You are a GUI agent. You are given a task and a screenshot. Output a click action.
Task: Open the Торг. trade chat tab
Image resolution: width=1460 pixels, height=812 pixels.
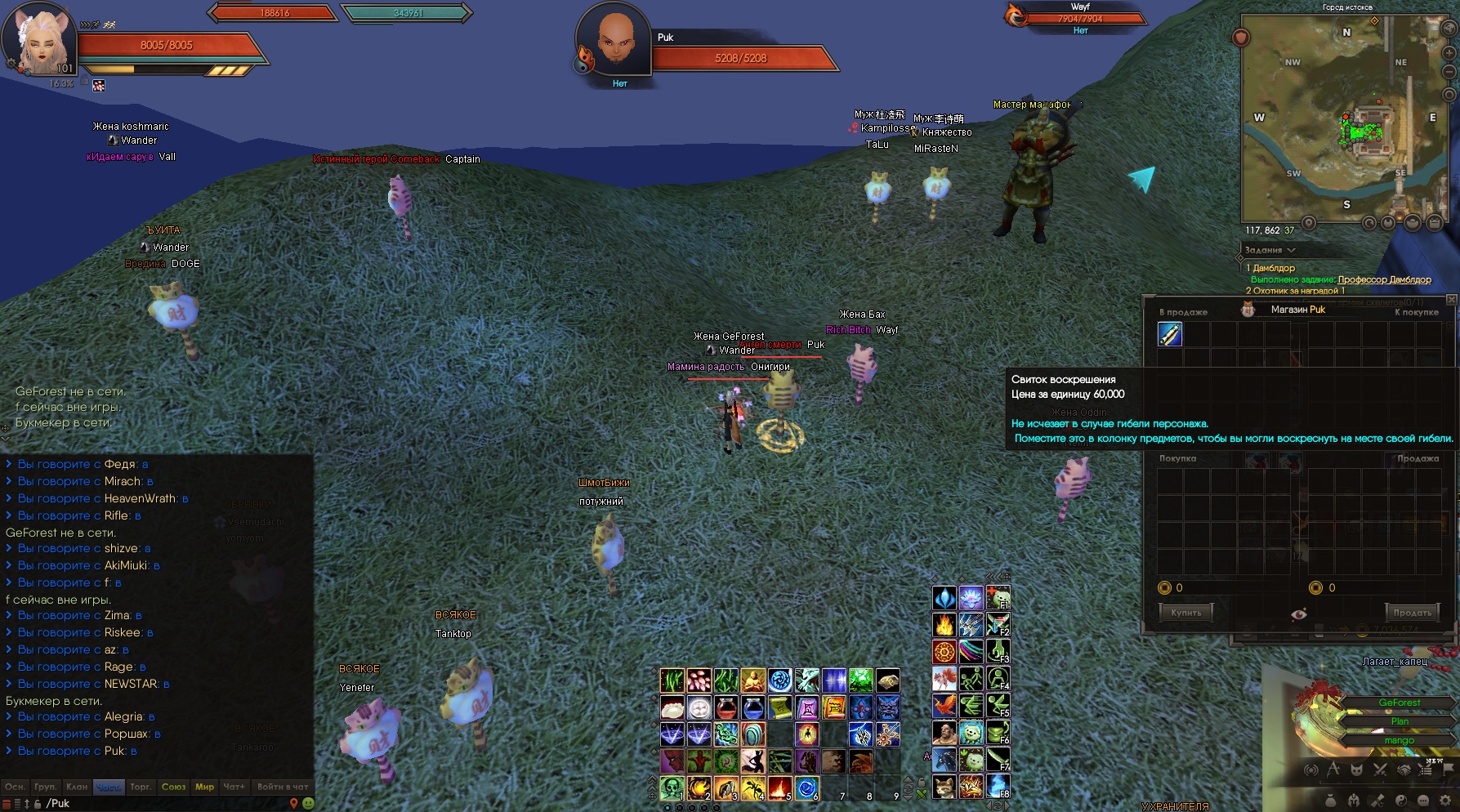[x=141, y=787]
